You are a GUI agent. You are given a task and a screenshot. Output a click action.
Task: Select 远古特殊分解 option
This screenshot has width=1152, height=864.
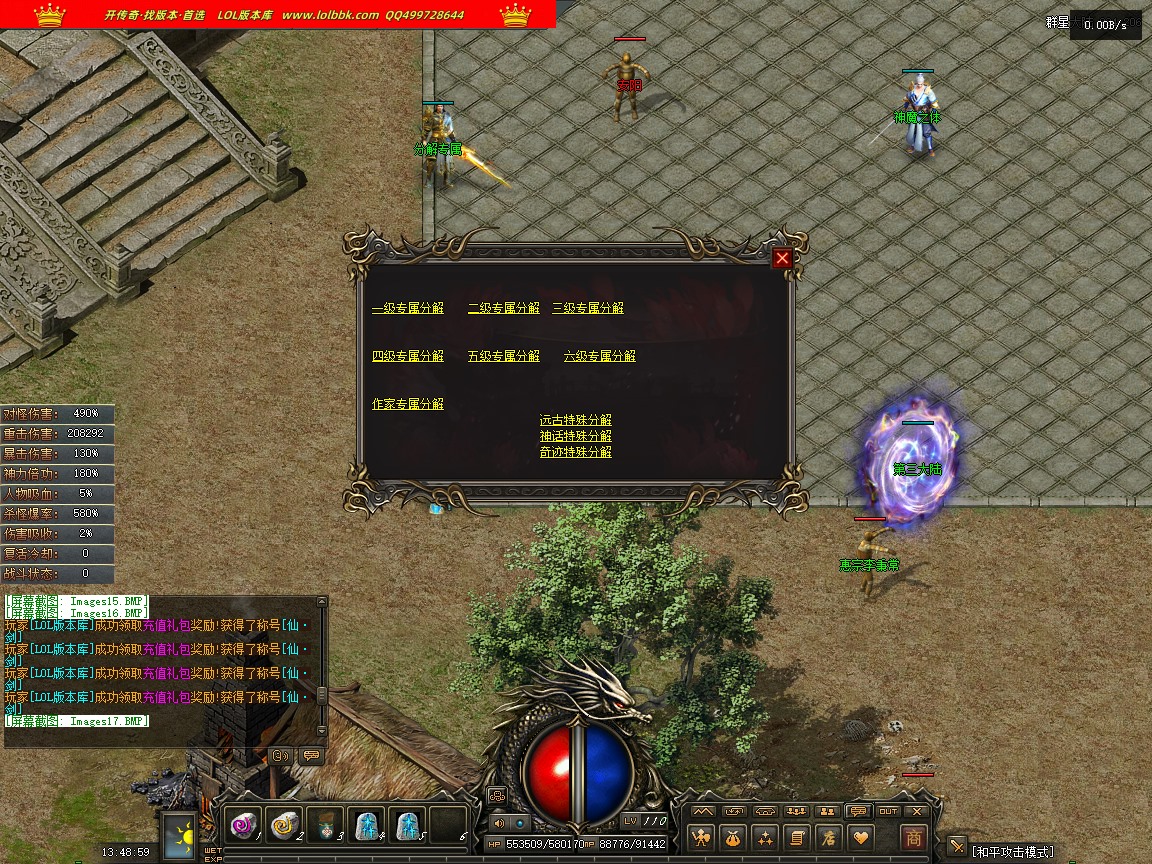click(575, 420)
